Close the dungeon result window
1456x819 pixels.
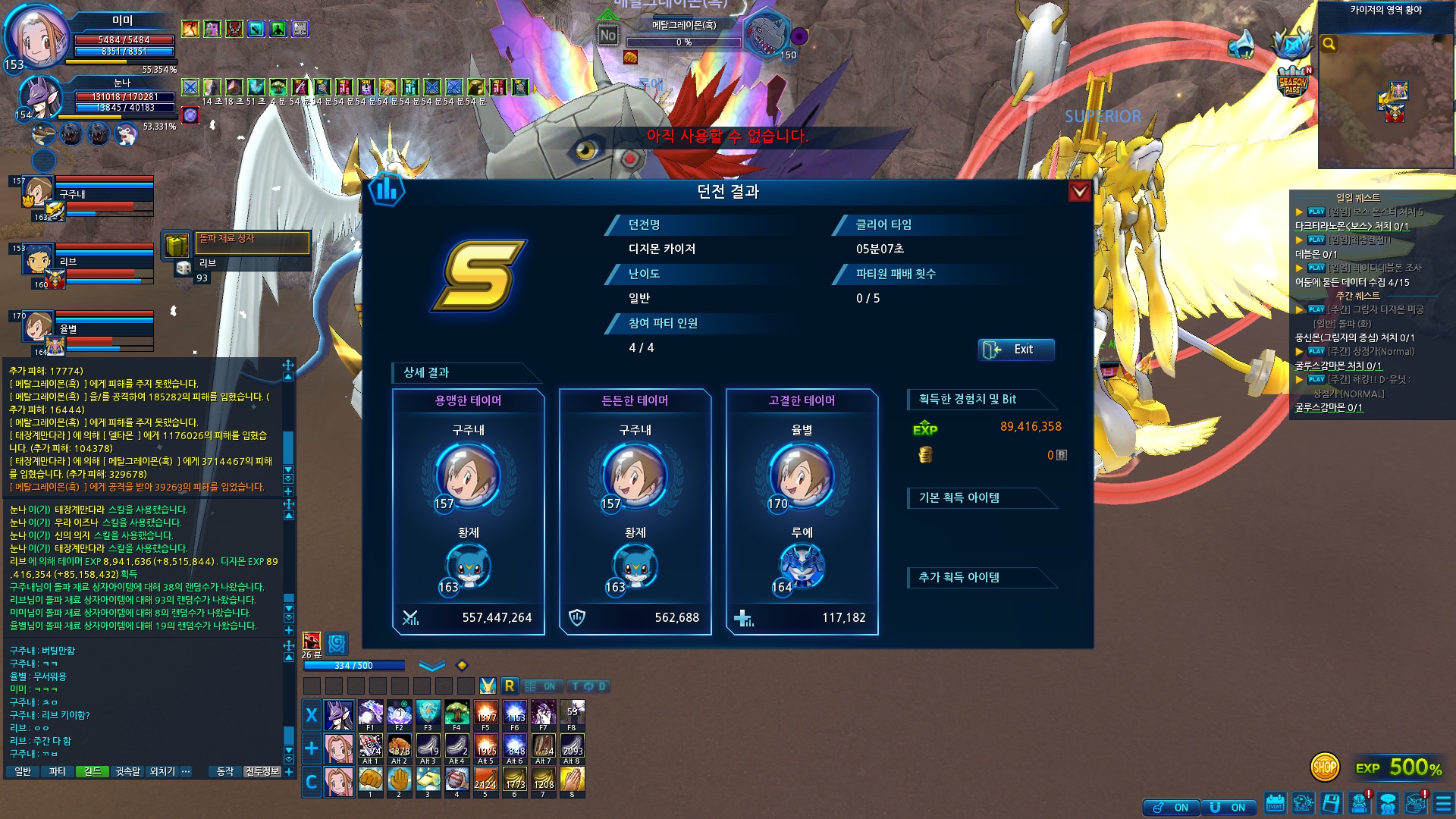point(1079,192)
